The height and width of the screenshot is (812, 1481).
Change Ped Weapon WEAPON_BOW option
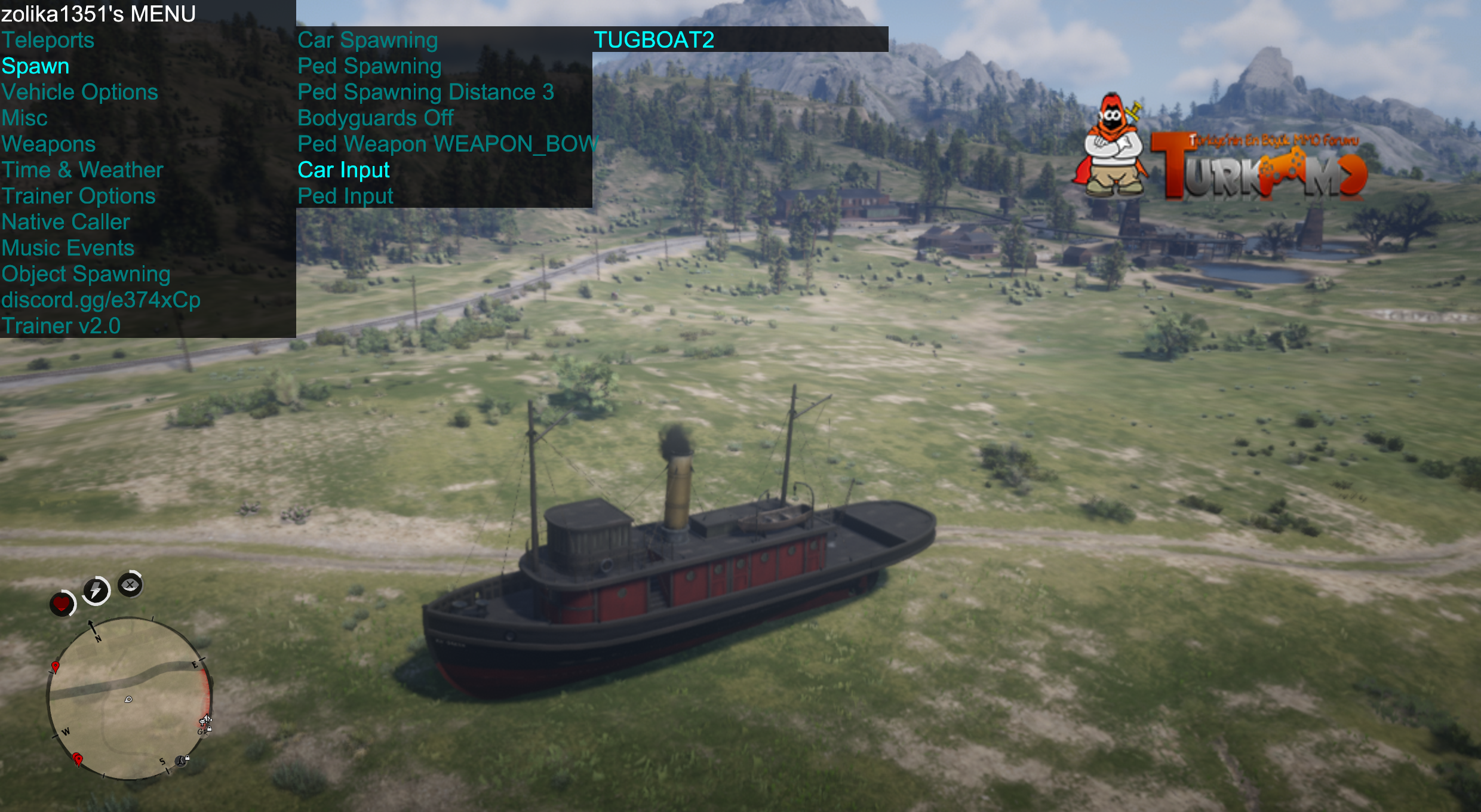coord(447,144)
